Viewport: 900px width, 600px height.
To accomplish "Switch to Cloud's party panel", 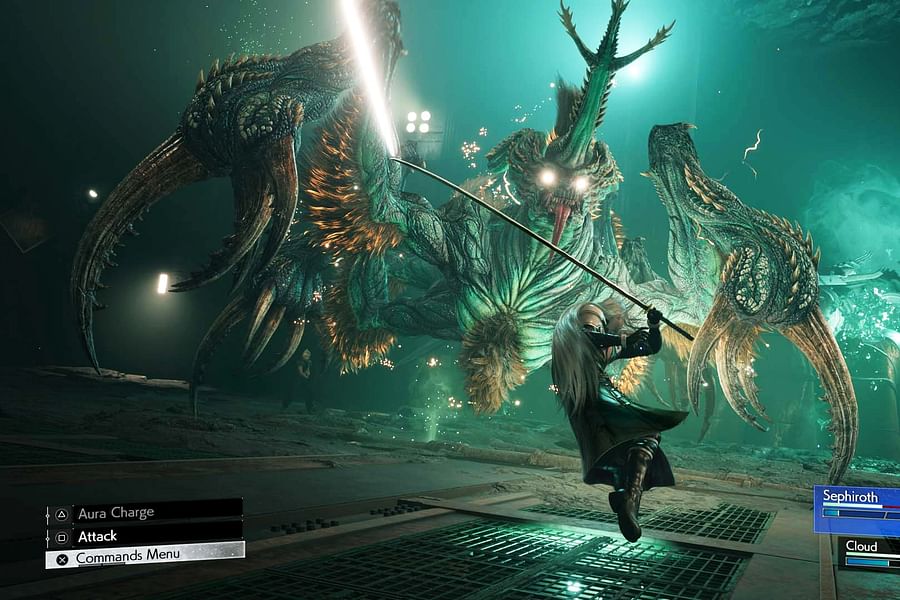I will click(x=868, y=552).
